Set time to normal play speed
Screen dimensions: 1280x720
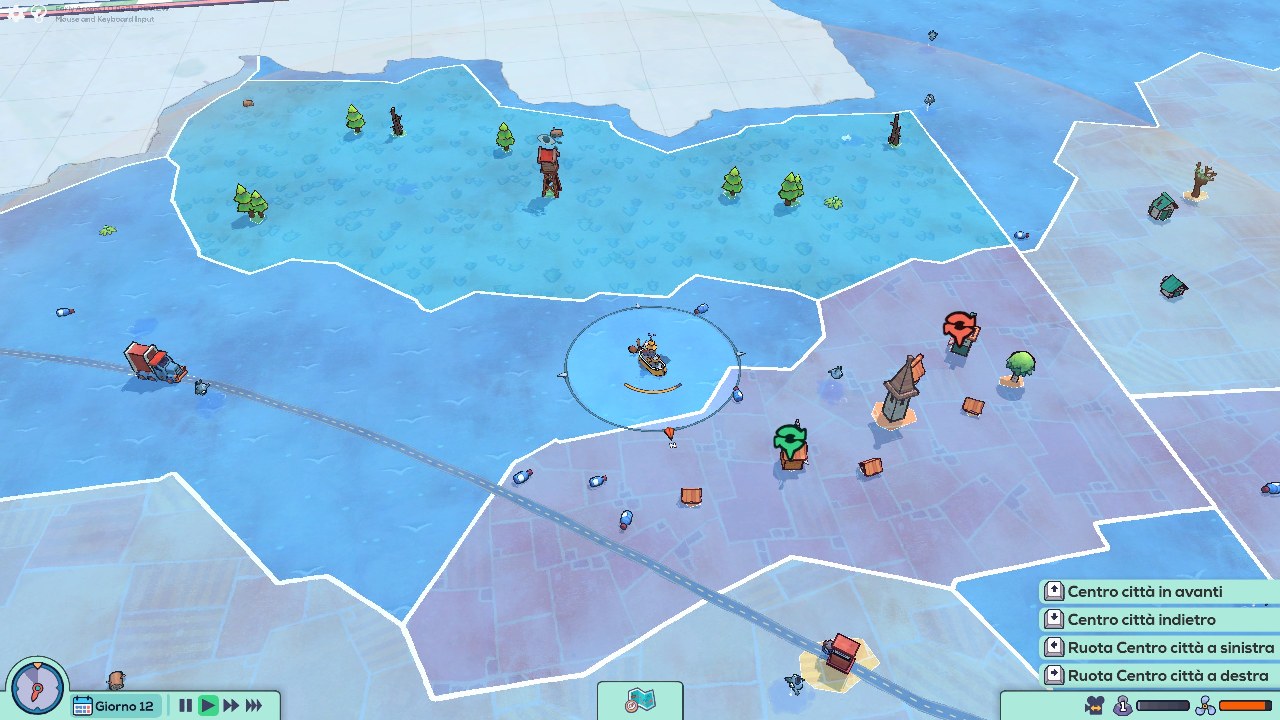tap(208, 706)
